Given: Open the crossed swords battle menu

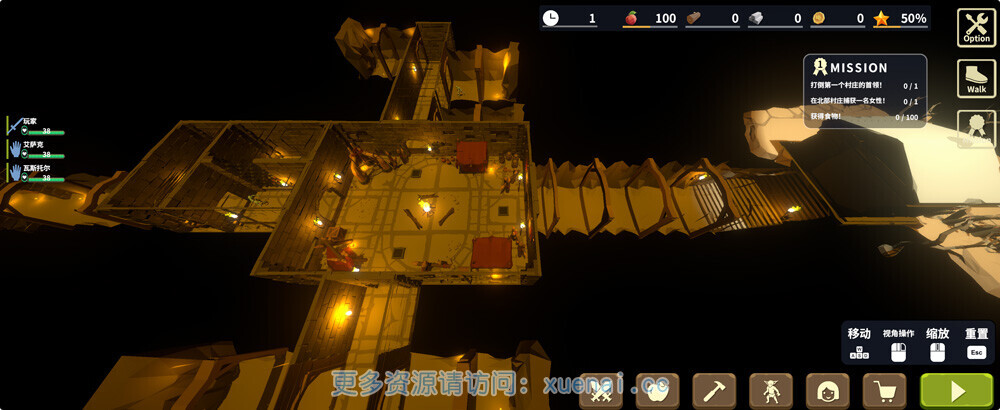Looking at the screenshot, I should (601, 390).
